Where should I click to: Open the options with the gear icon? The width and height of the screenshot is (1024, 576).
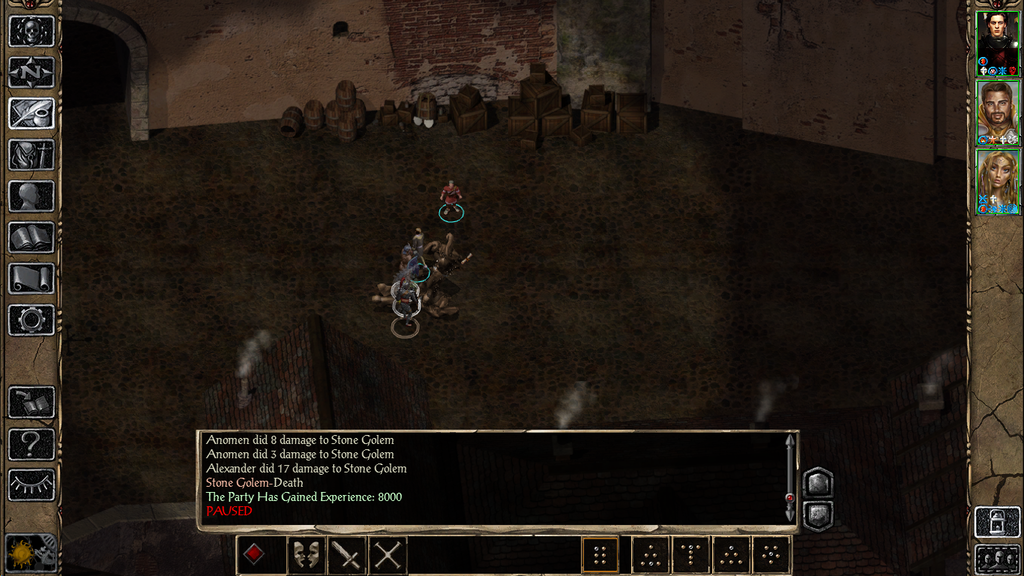31,320
